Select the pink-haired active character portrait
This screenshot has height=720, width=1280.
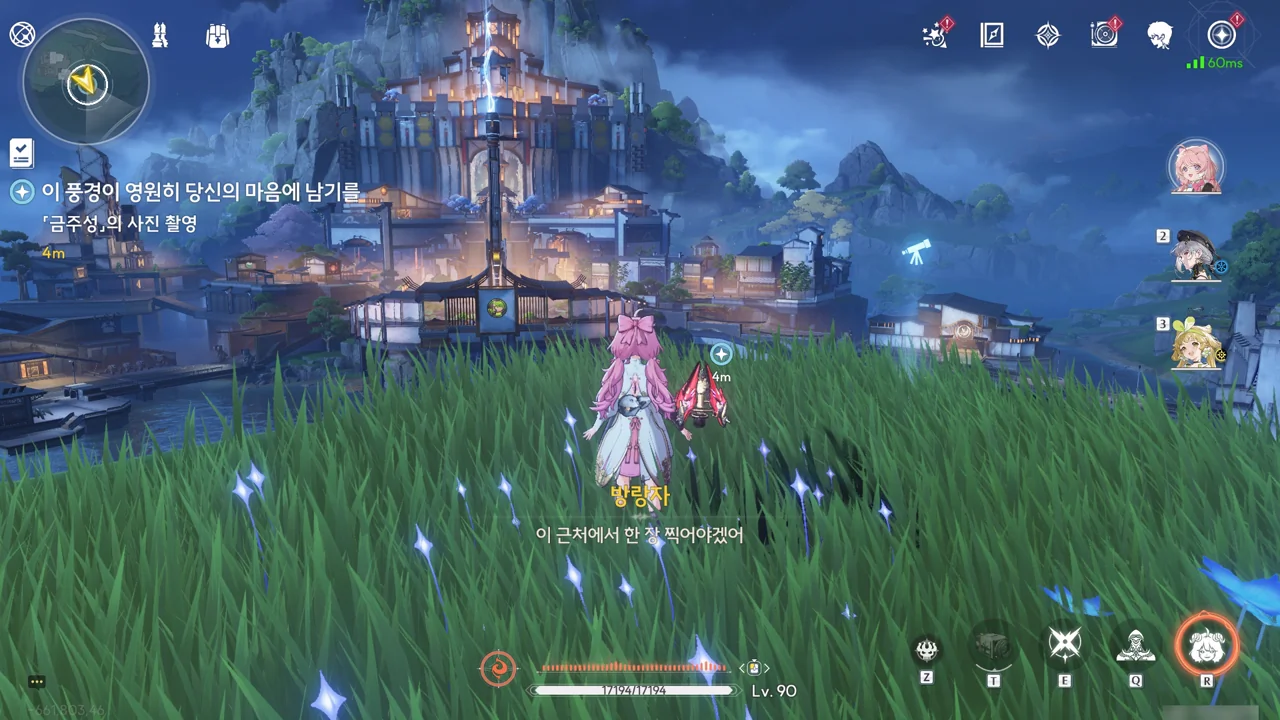tap(1196, 167)
